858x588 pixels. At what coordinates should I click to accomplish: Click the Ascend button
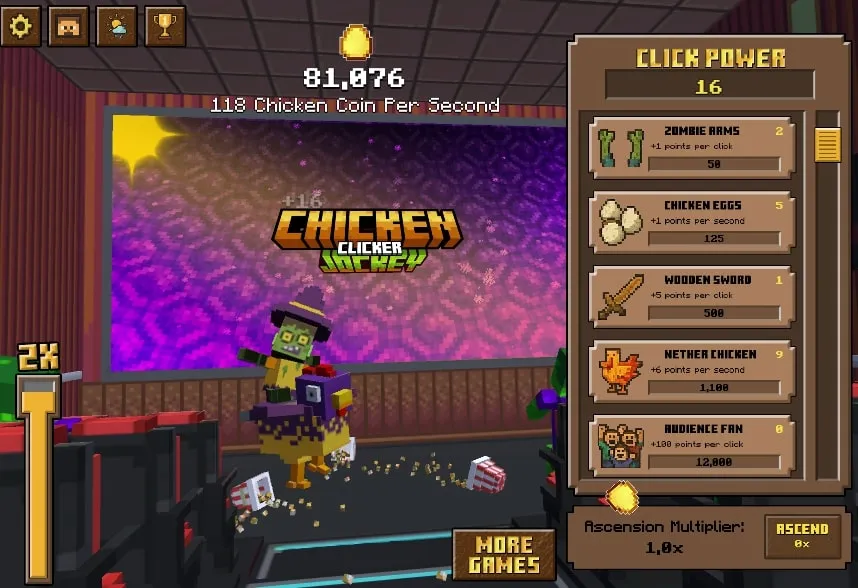tap(802, 535)
